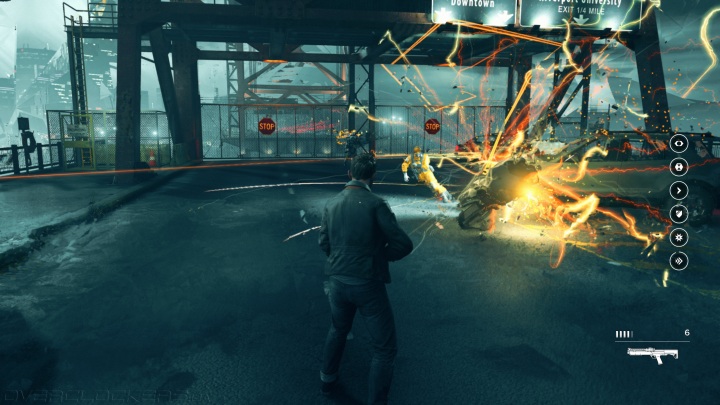Activate the Time Shield power icon
This screenshot has width=720, height=405.
pyautogui.click(x=679, y=213)
